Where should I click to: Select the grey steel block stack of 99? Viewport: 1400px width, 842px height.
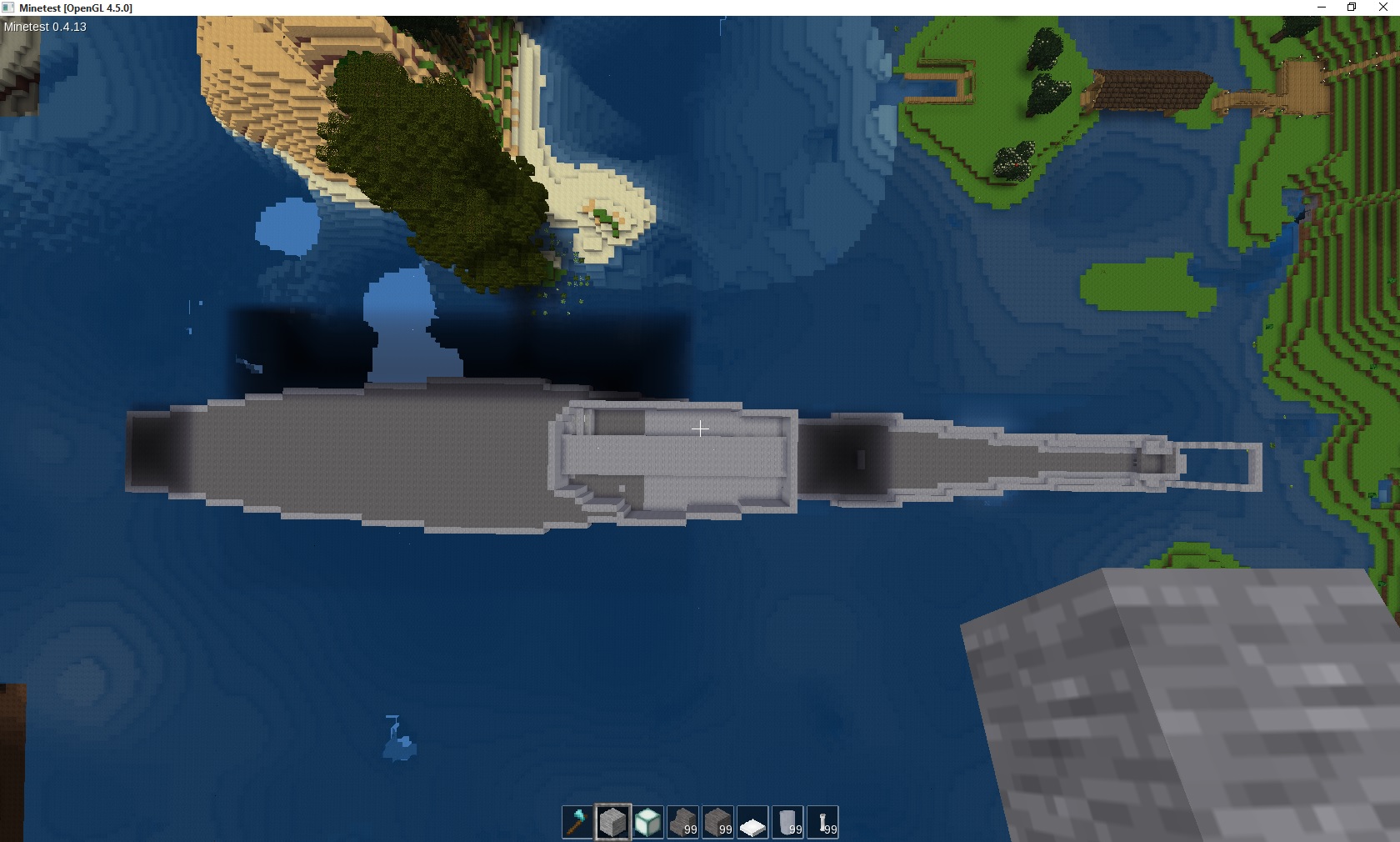click(x=788, y=823)
